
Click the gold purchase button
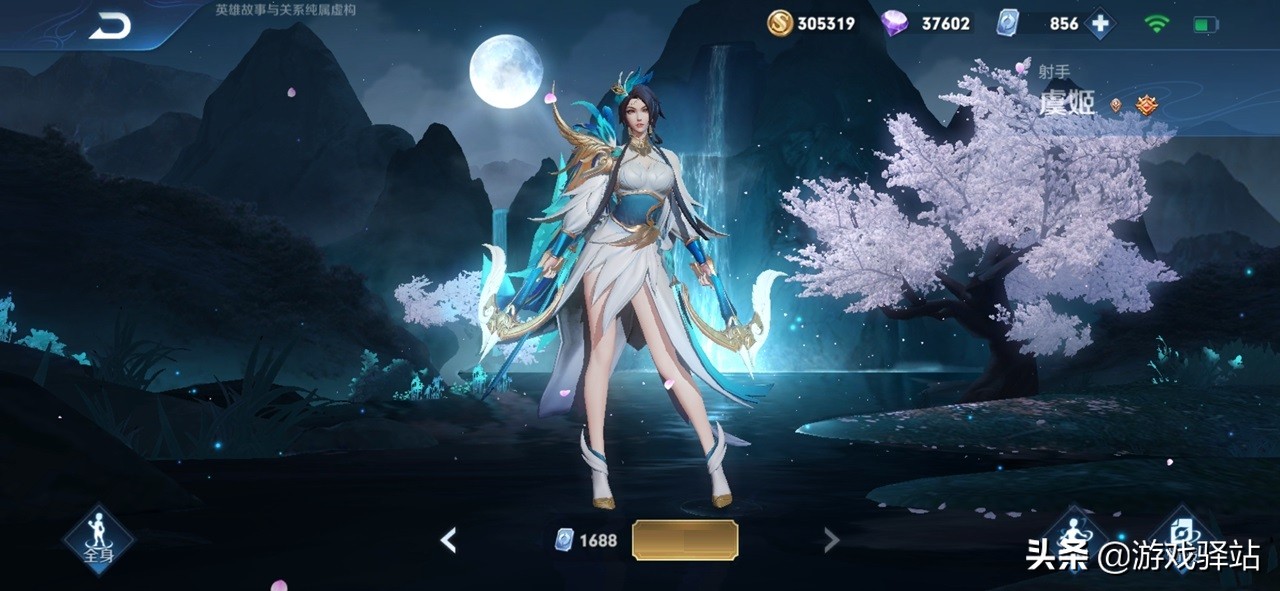click(685, 540)
